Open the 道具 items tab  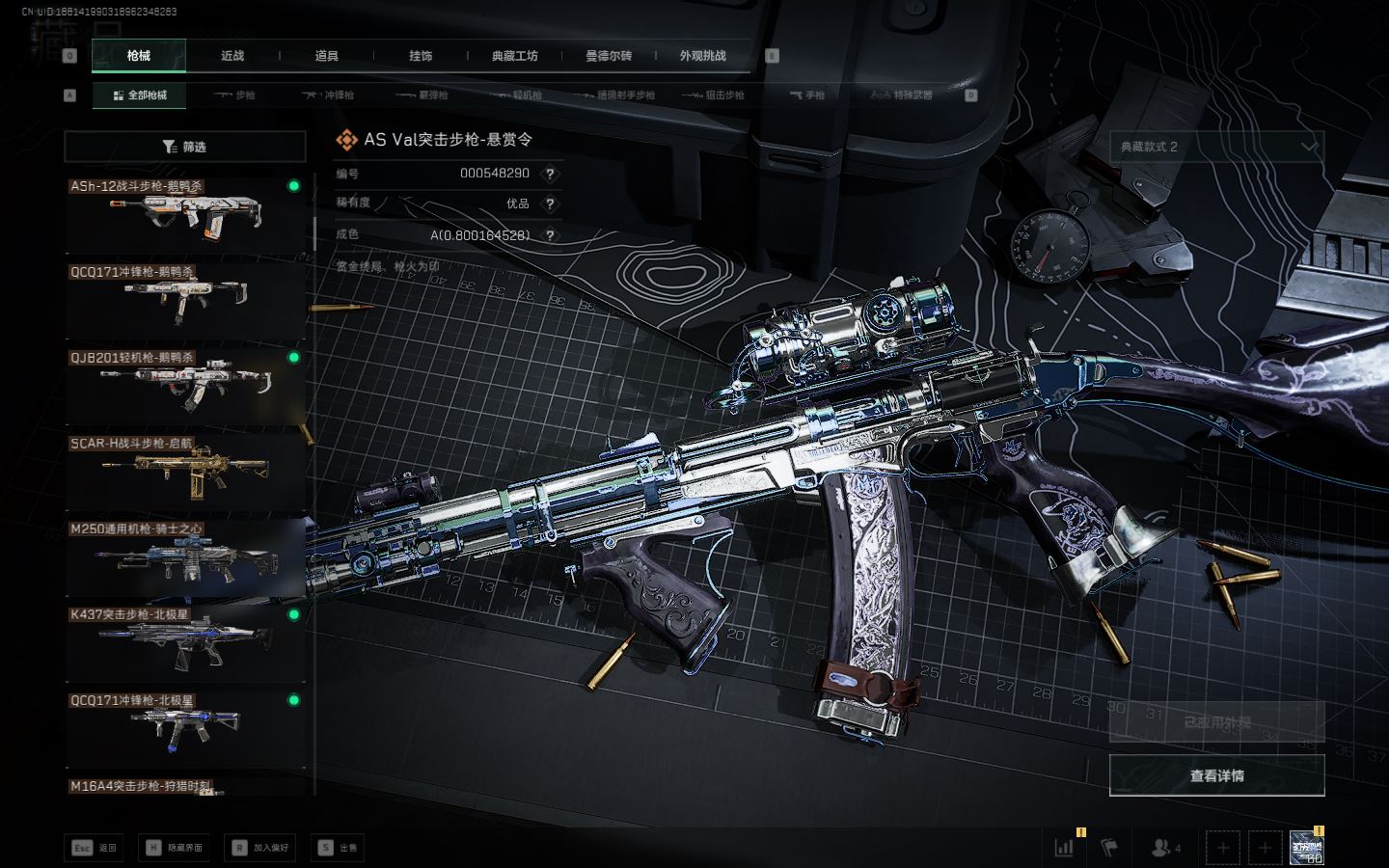[327, 56]
